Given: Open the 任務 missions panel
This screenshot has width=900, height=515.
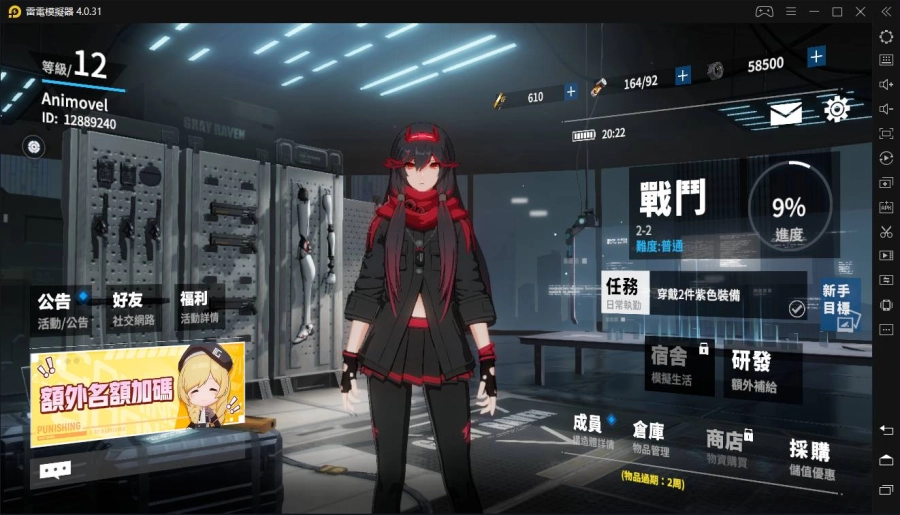Looking at the screenshot, I should tap(626, 293).
